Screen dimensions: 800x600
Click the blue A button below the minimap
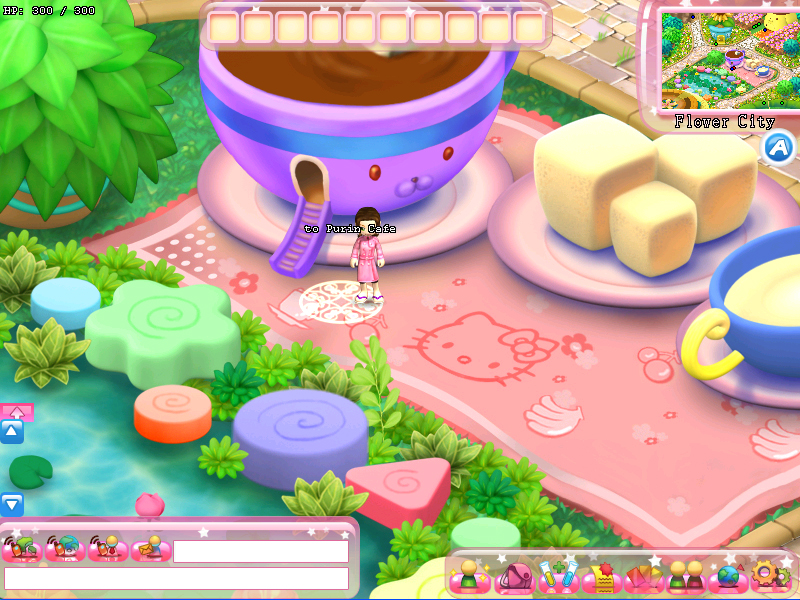(778, 148)
